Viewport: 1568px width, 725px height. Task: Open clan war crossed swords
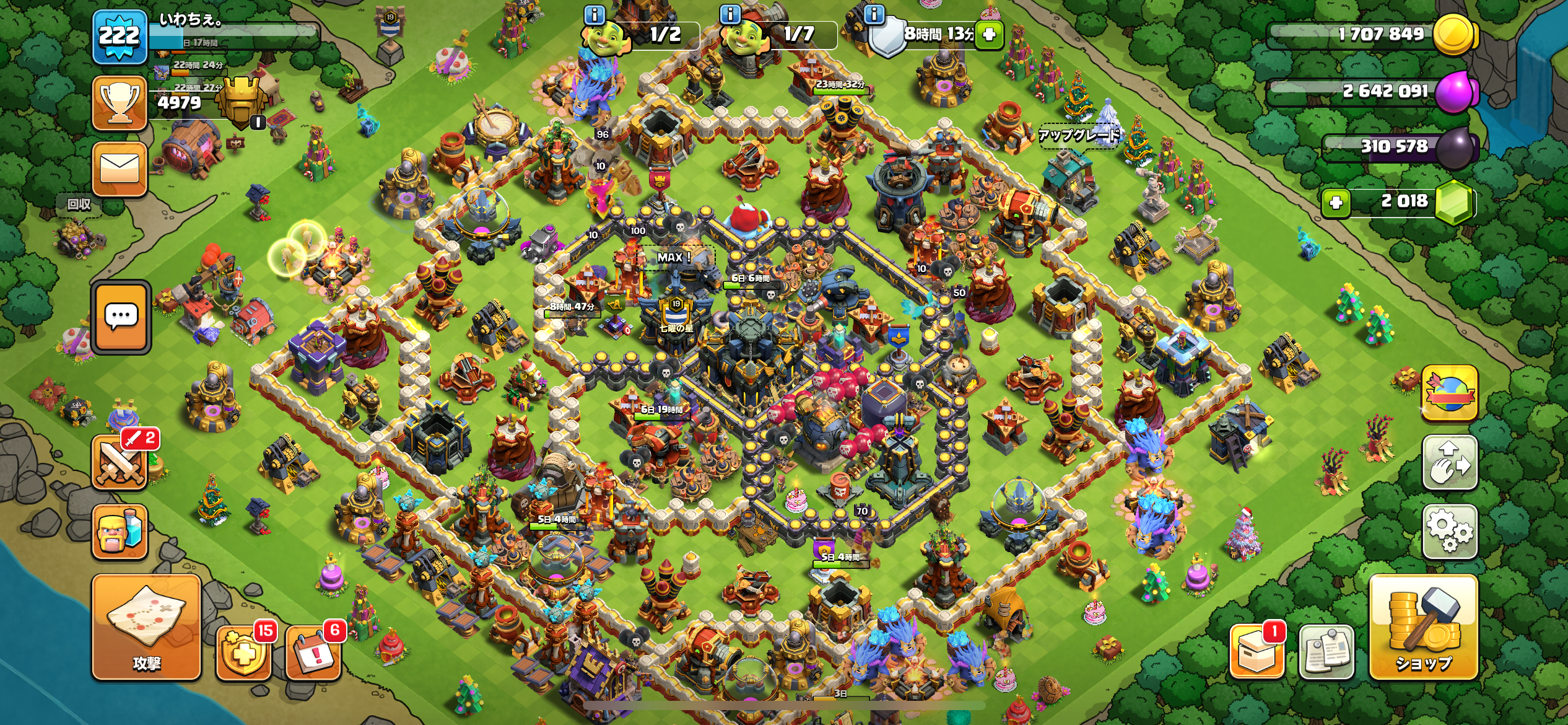click(120, 462)
